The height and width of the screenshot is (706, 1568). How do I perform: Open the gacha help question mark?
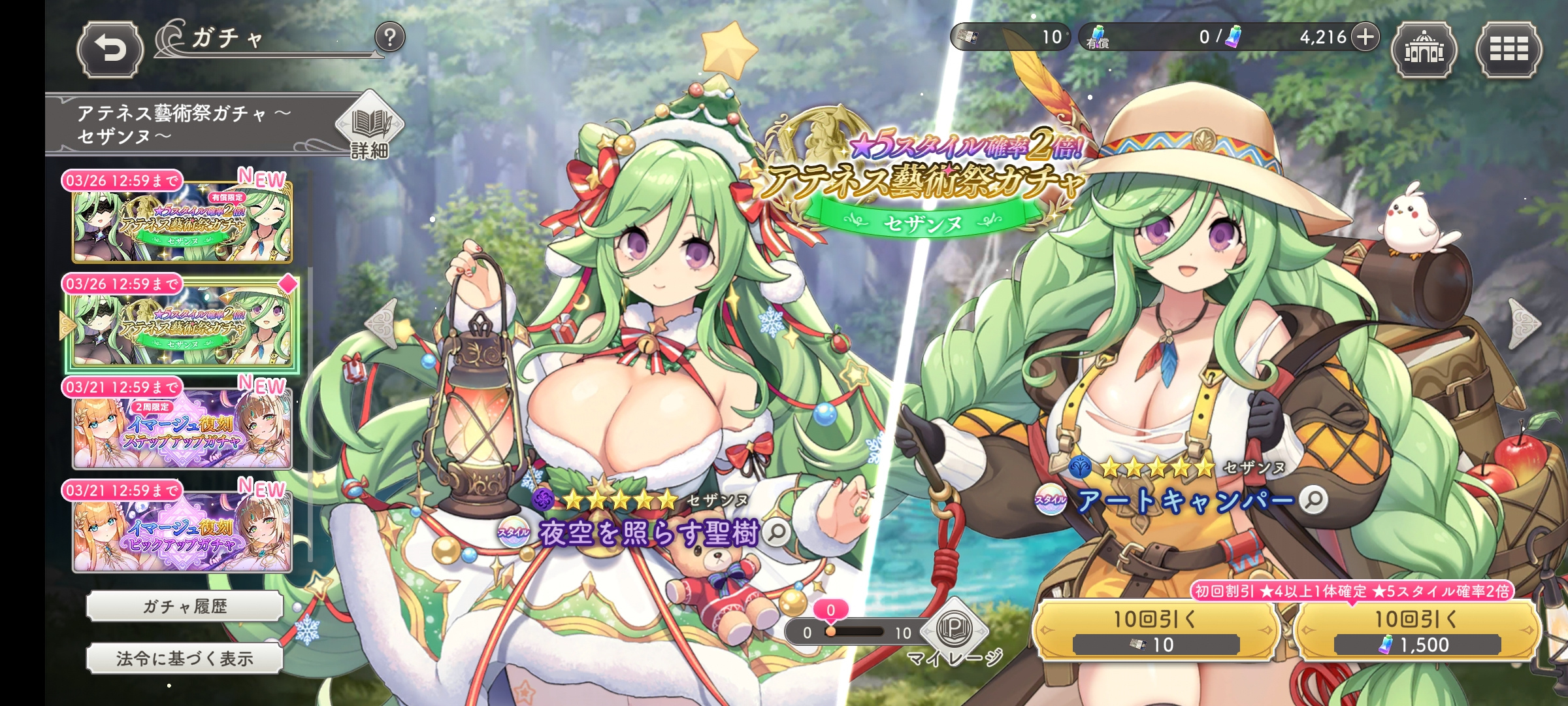coord(389,38)
